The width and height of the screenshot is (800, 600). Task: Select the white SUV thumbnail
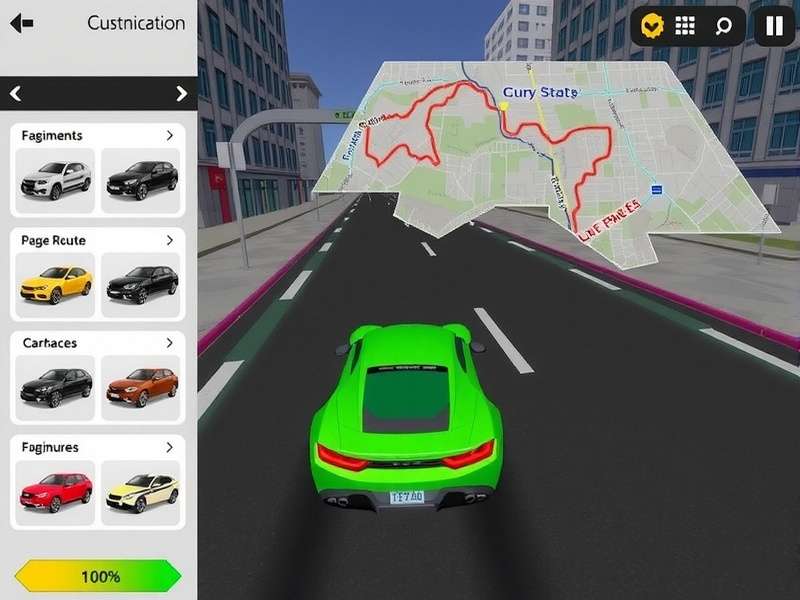pos(56,180)
